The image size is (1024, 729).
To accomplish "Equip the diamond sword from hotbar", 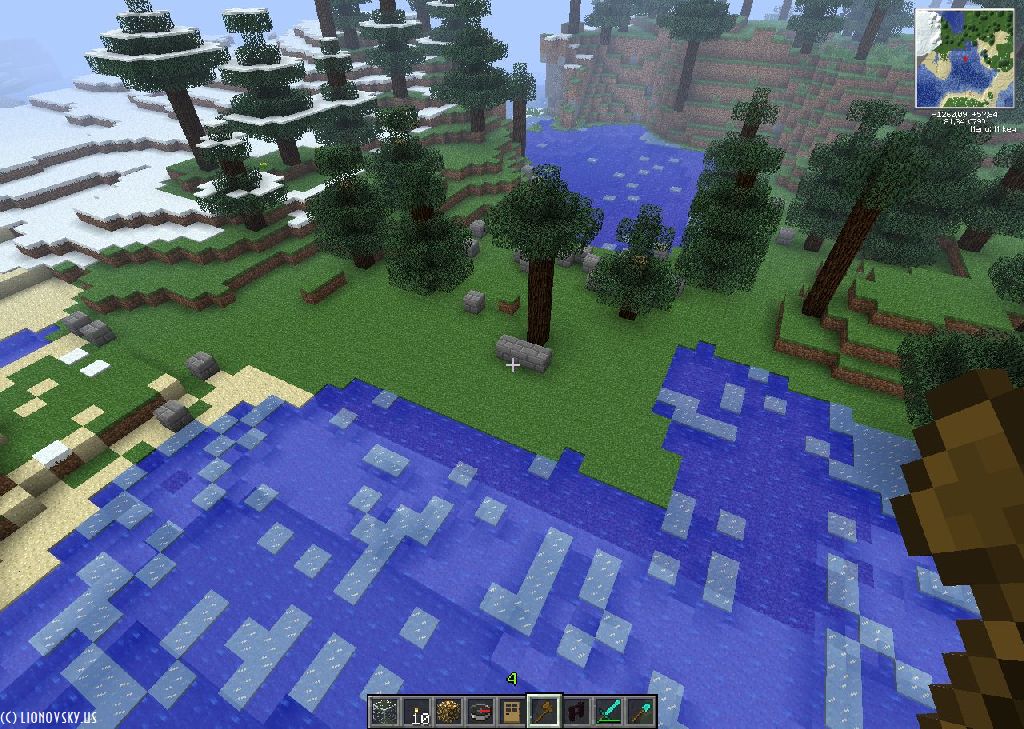I will click(608, 712).
